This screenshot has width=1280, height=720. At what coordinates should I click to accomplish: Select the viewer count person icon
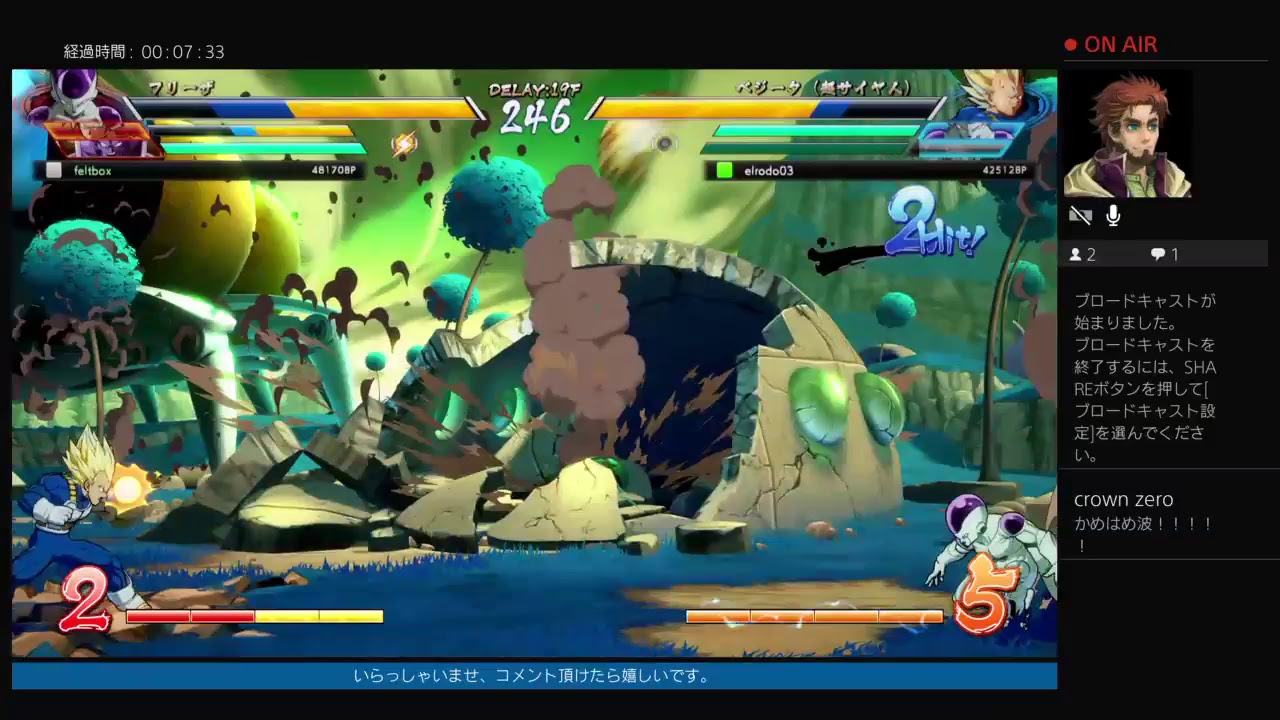tap(1077, 254)
